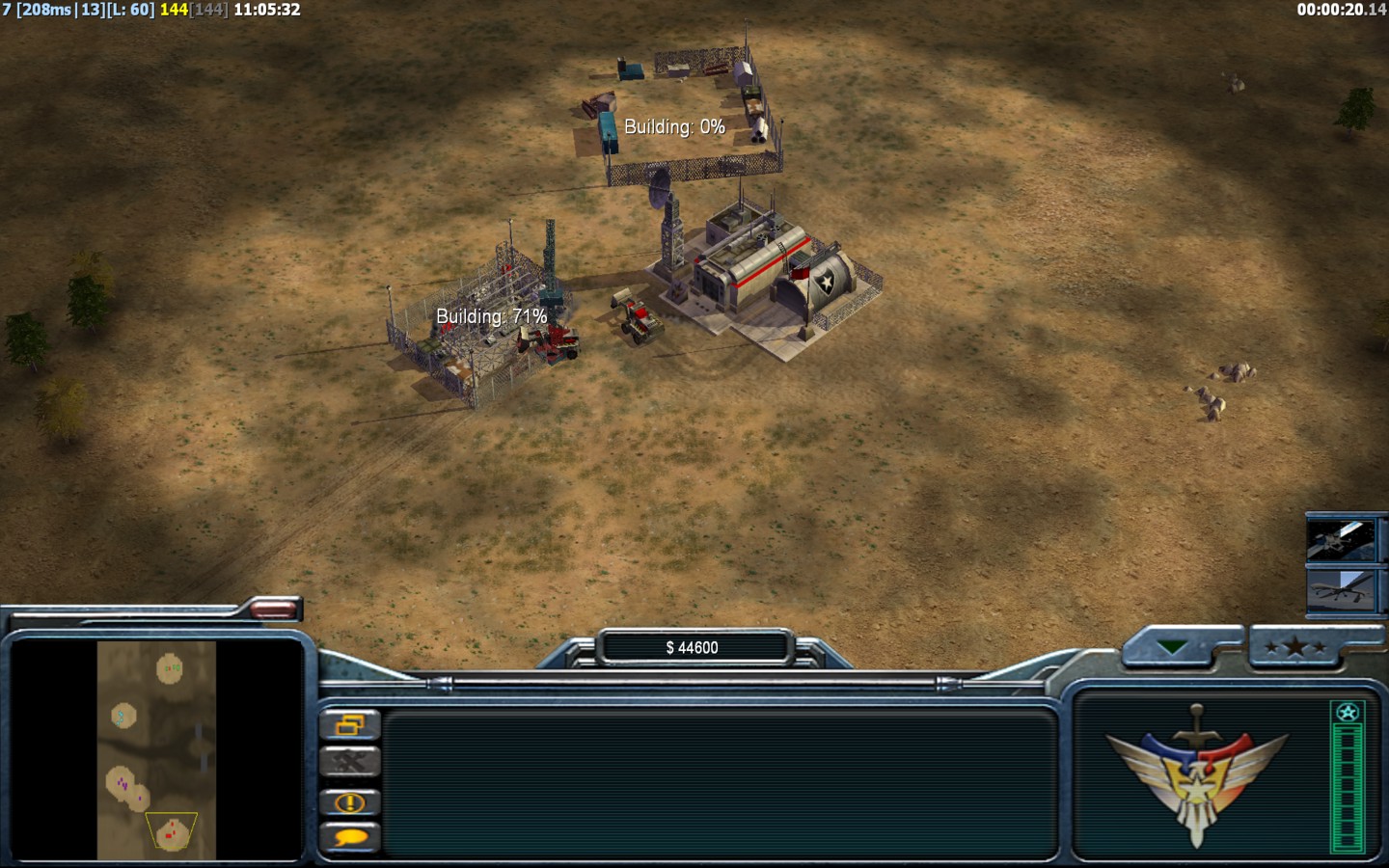The width and height of the screenshot is (1389, 868).
Task: Jump to last alert with exclamation button
Action: pyautogui.click(x=349, y=801)
